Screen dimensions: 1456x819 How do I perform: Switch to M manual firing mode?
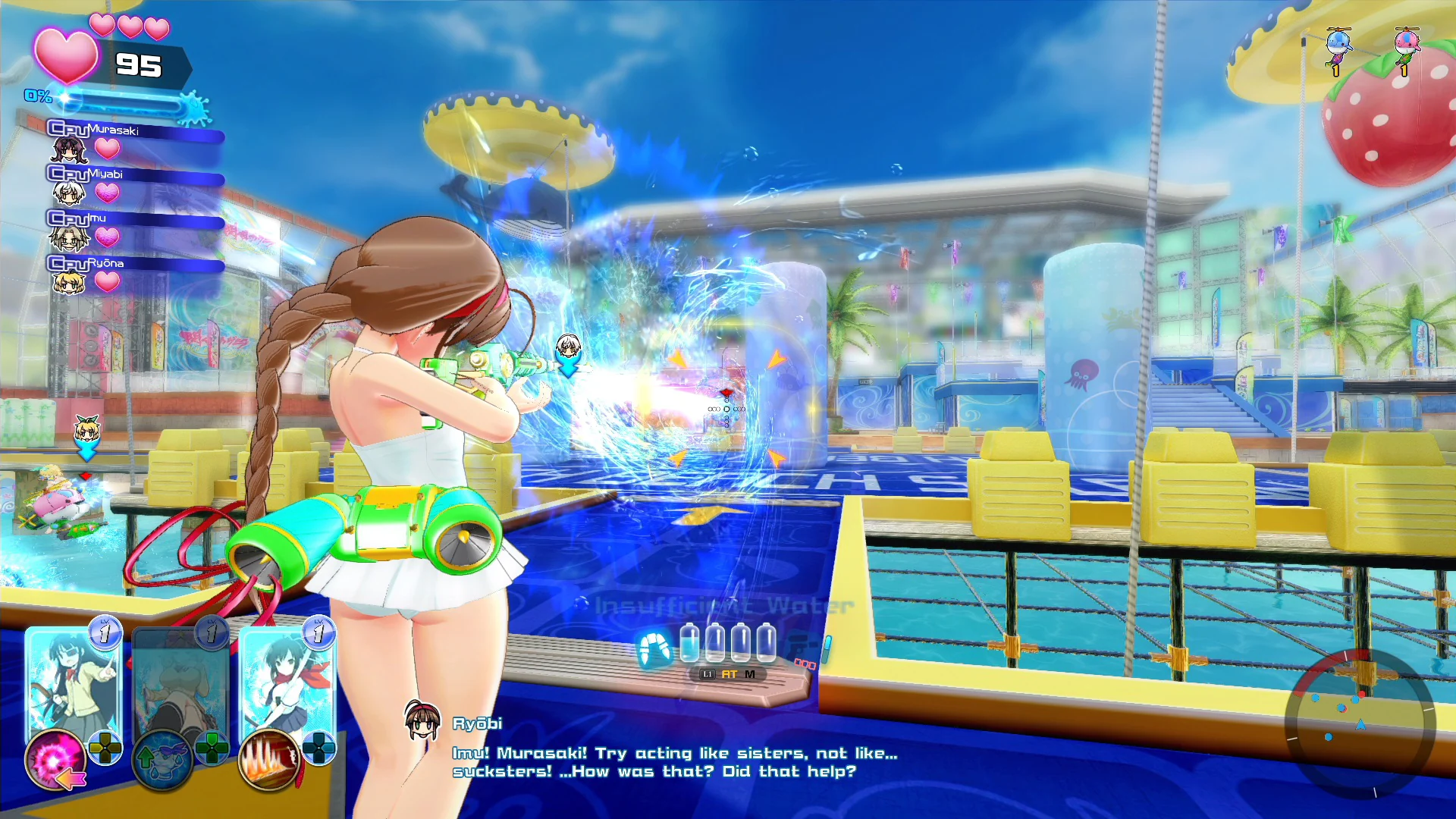point(750,674)
